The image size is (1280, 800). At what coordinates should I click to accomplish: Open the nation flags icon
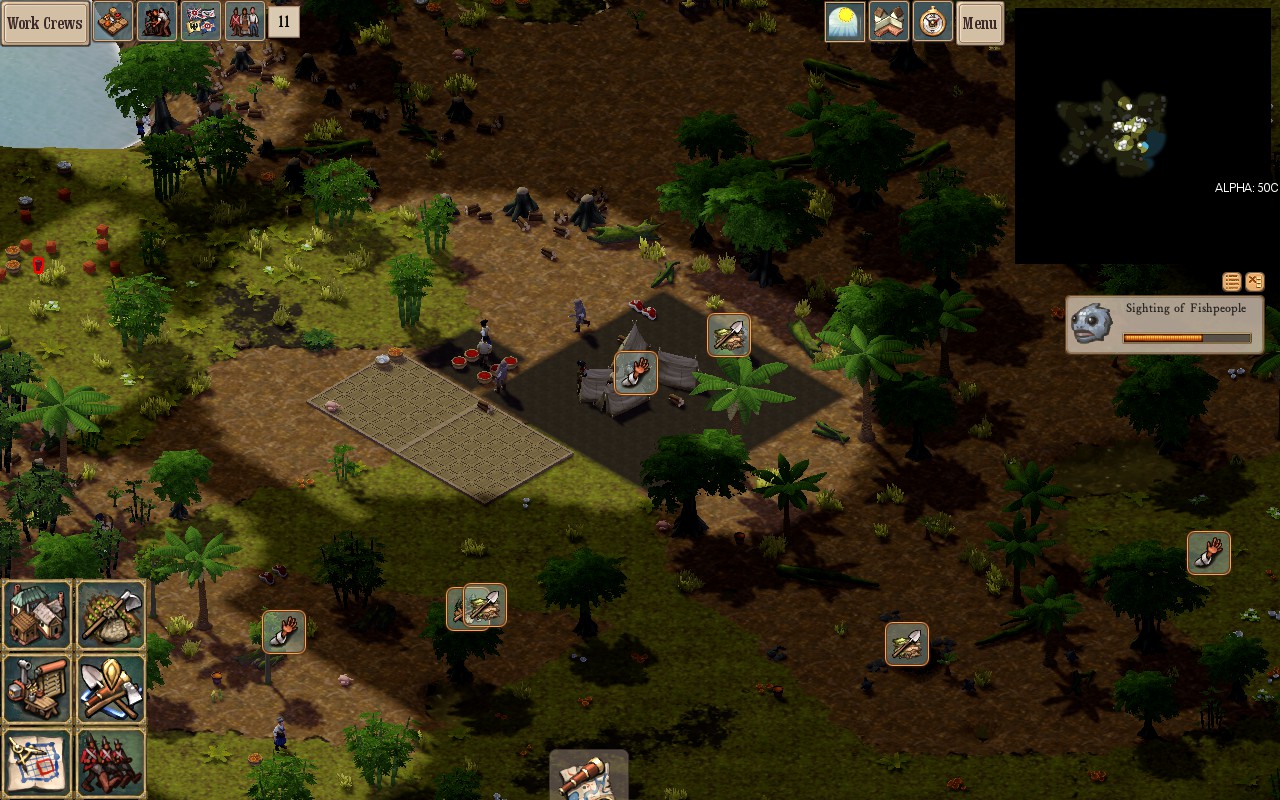point(200,21)
